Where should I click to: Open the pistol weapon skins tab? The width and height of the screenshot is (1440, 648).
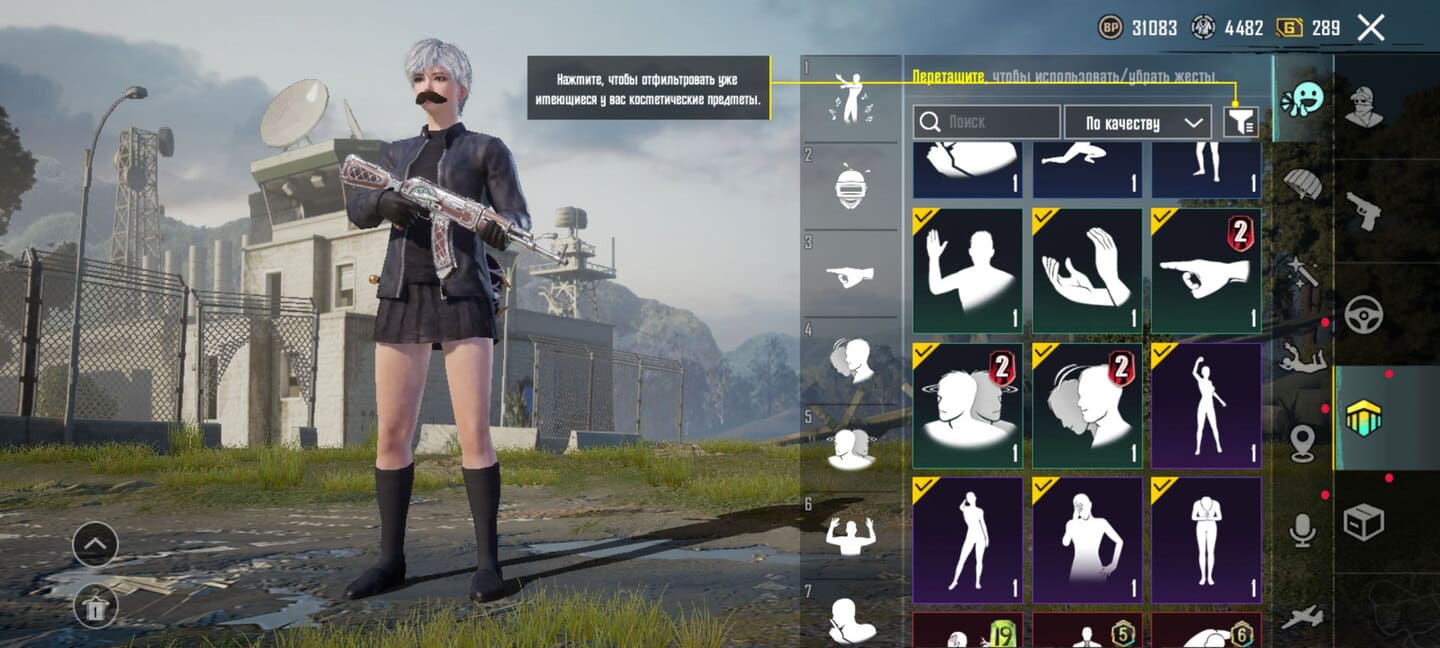pos(1363,211)
